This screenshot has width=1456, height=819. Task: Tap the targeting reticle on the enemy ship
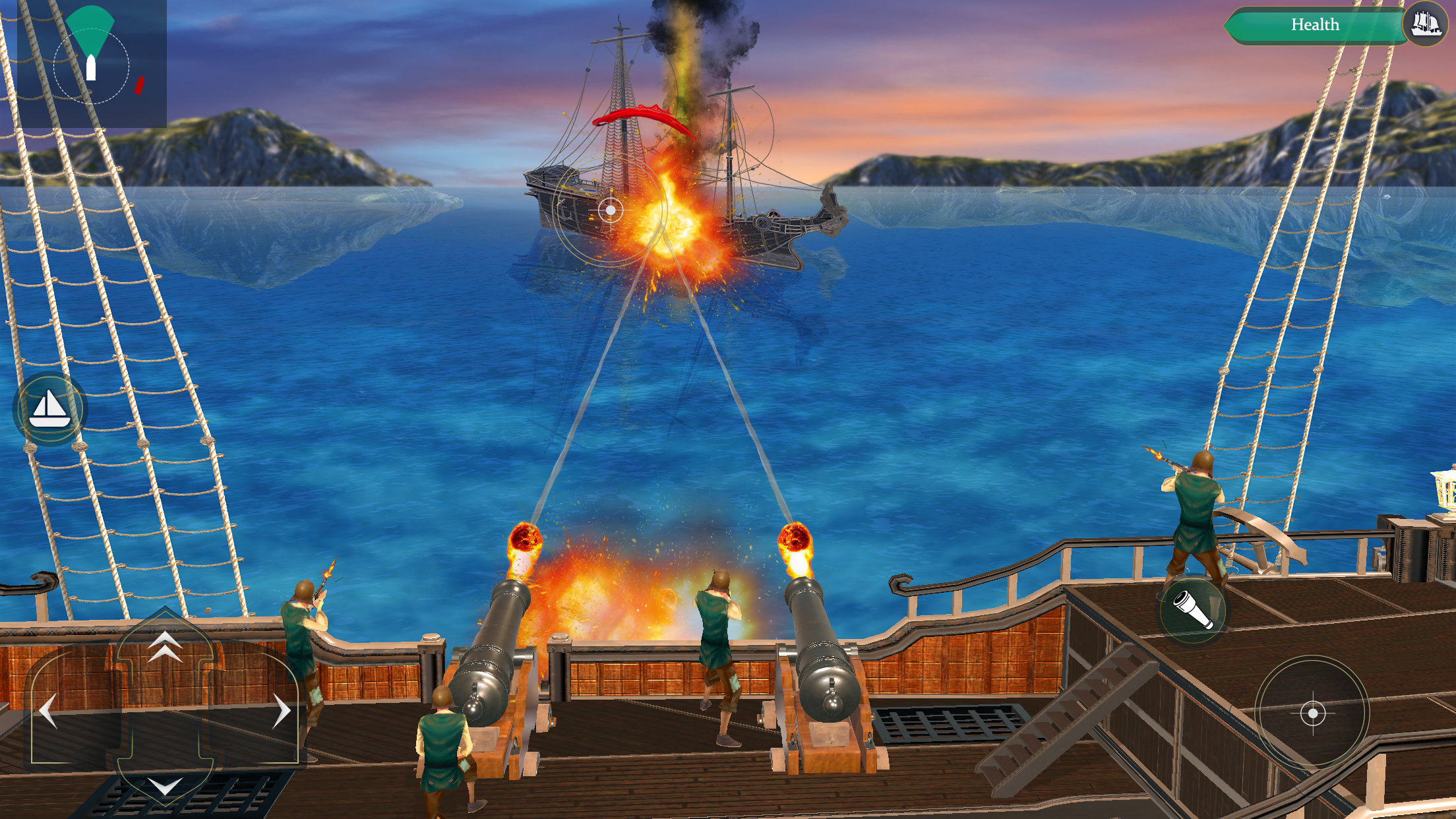click(x=610, y=210)
